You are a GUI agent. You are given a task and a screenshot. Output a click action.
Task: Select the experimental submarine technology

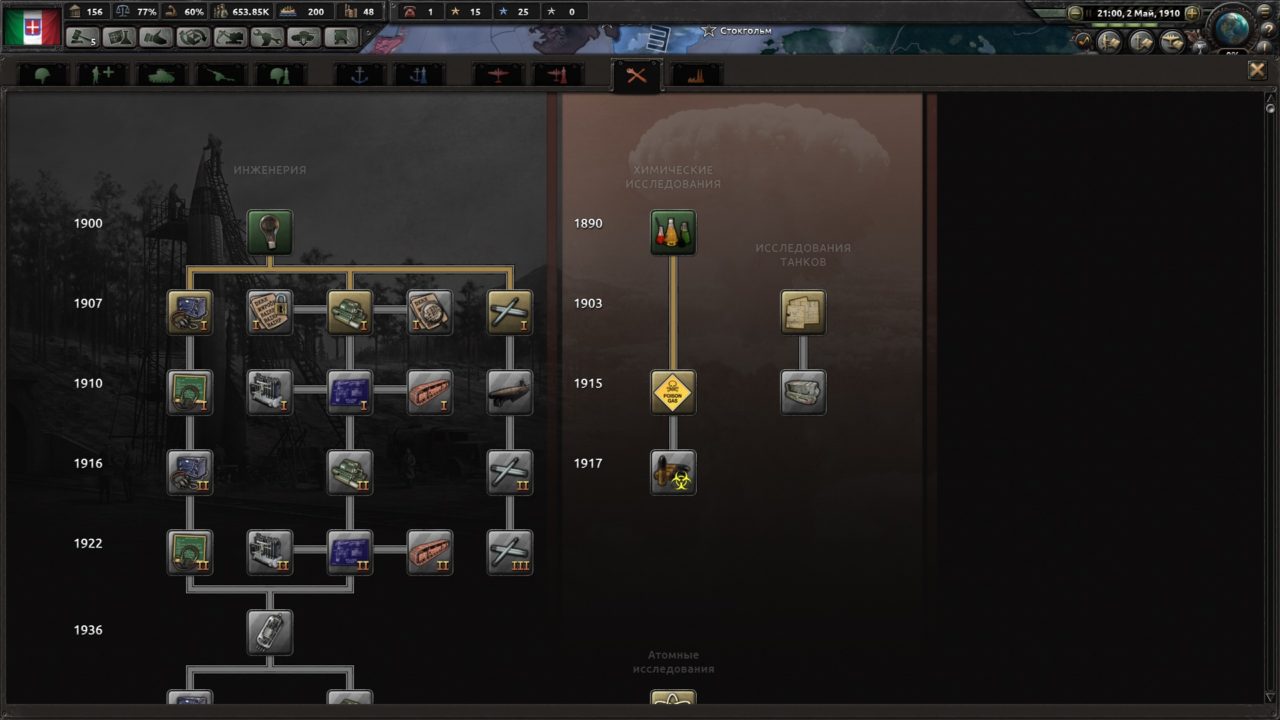(x=511, y=392)
